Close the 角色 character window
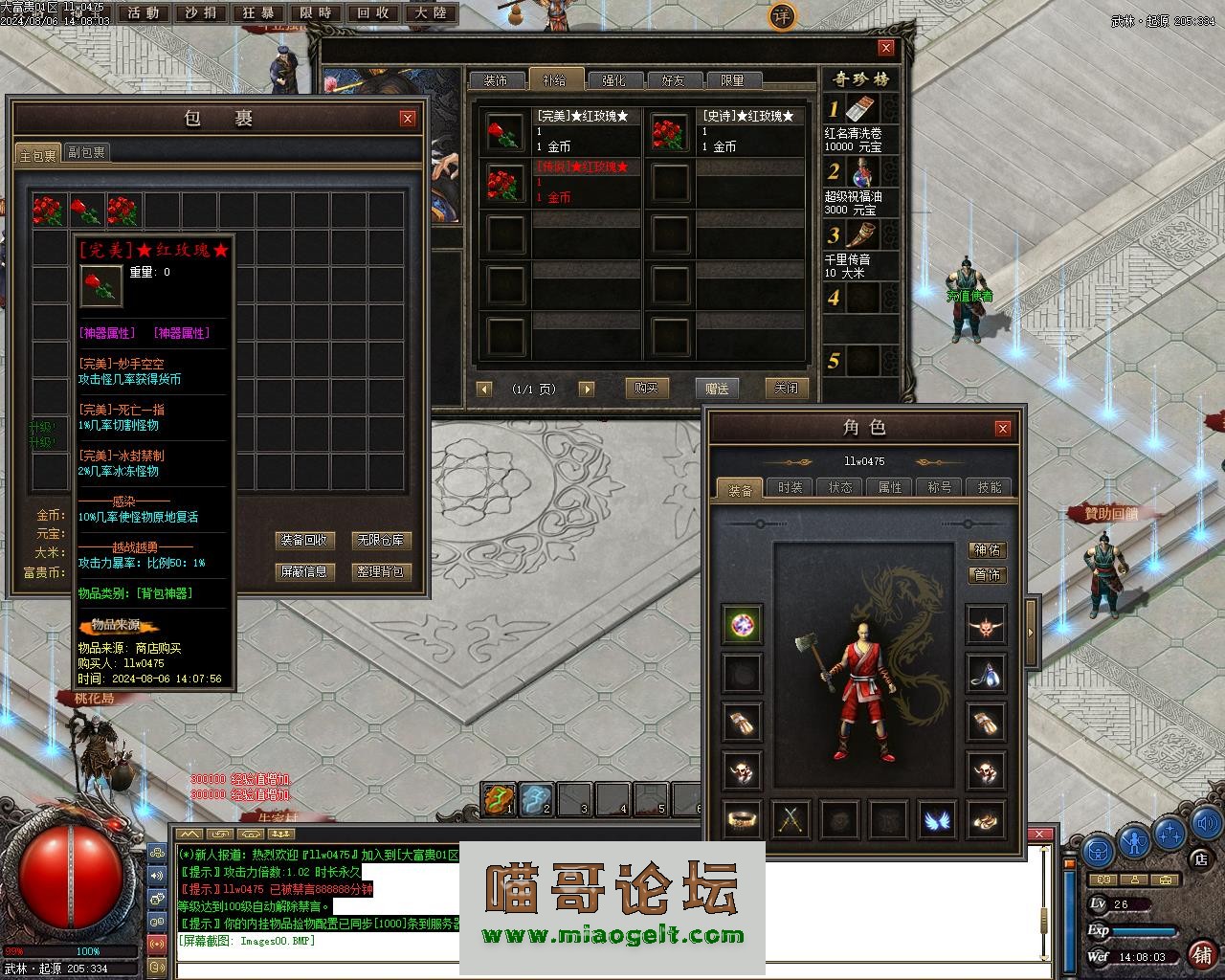Viewport: 1225px width, 980px height. (1002, 428)
